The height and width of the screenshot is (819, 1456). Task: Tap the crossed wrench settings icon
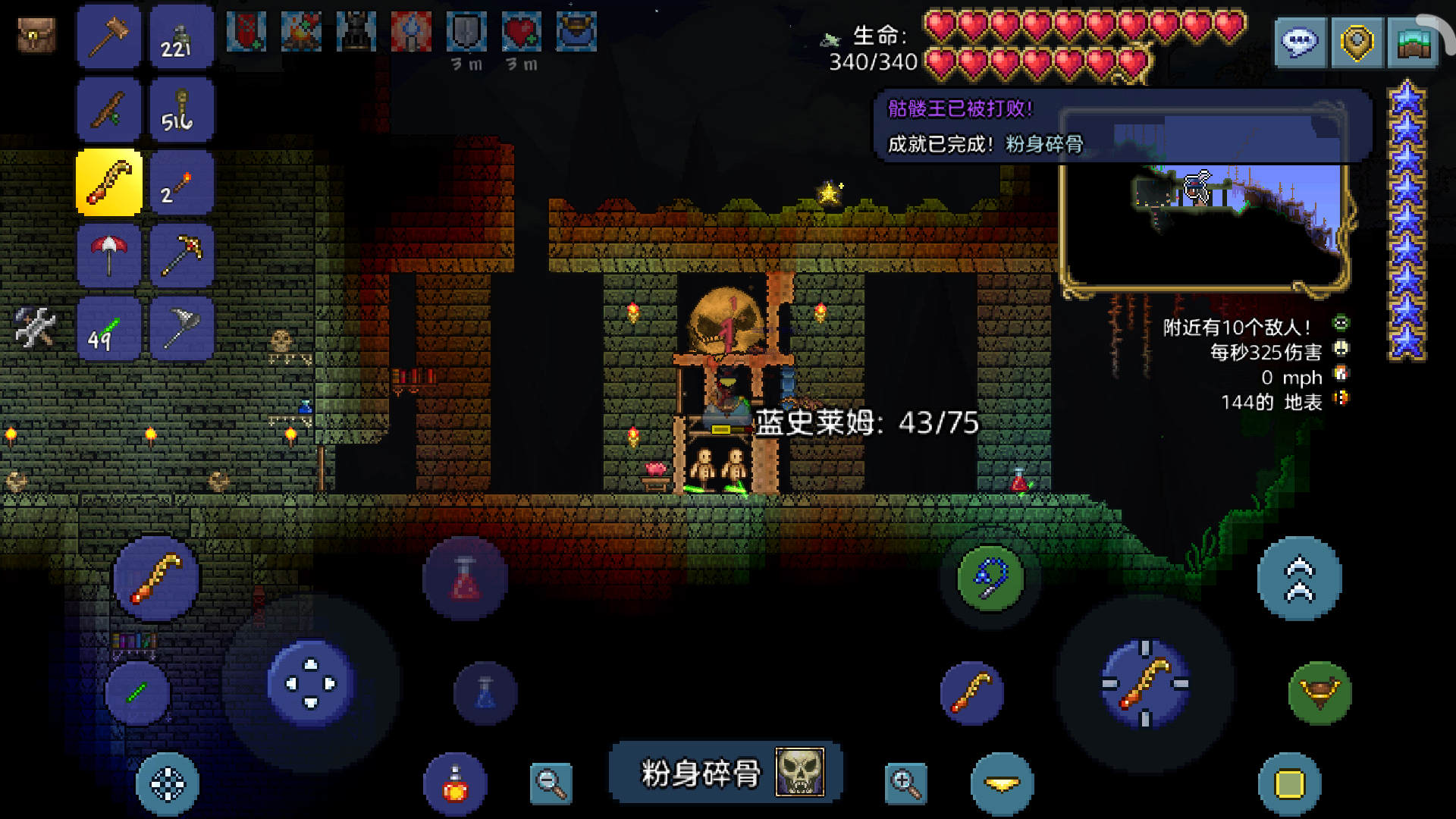coord(35,328)
